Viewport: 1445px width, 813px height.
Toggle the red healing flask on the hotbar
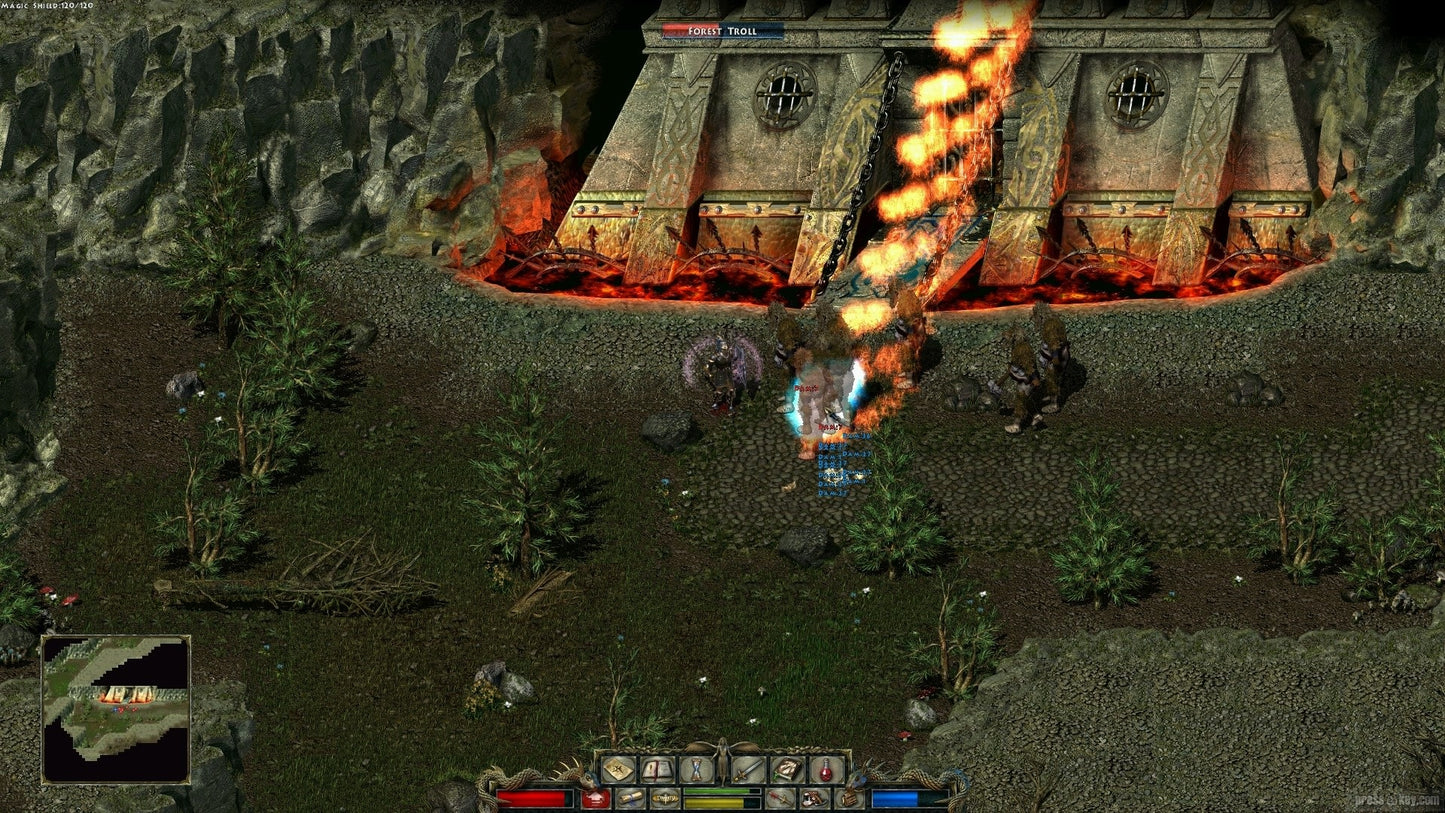tap(595, 798)
